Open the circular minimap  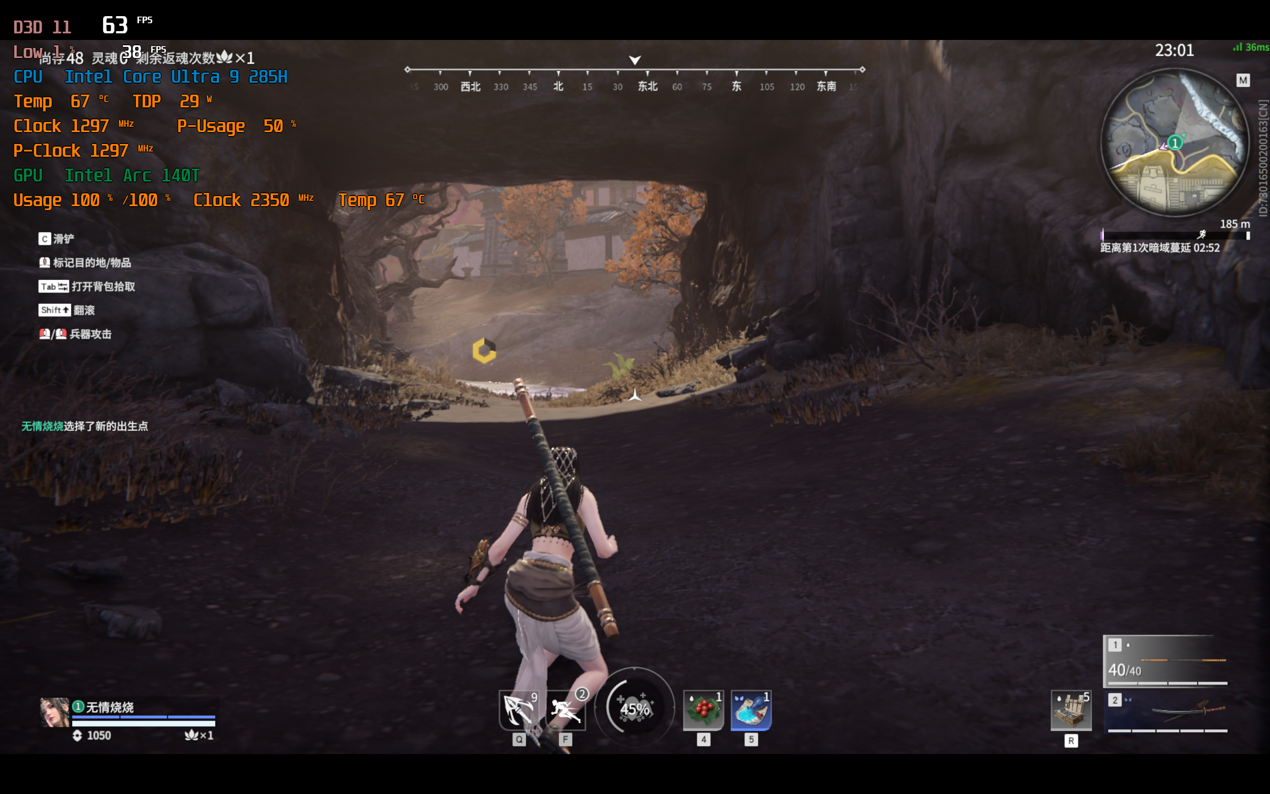pos(1174,143)
